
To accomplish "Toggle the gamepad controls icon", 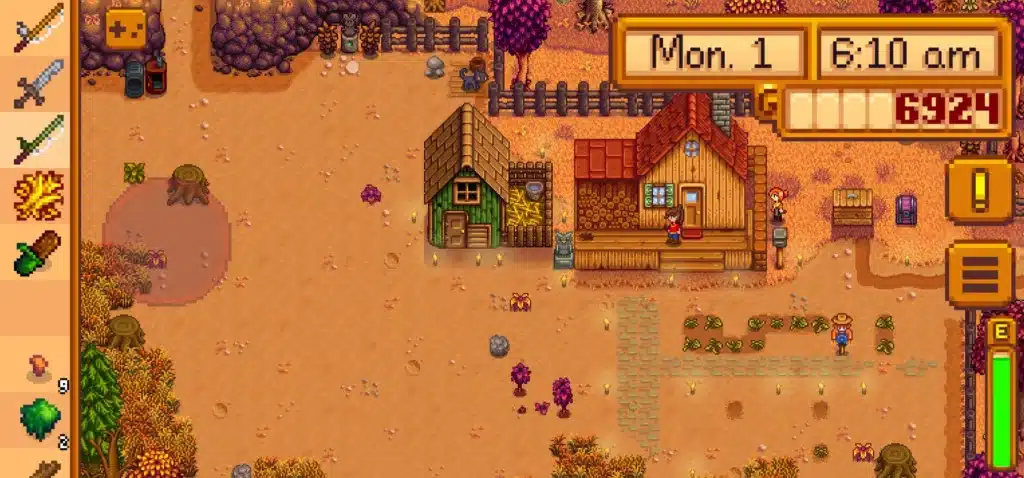I will [126, 28].
